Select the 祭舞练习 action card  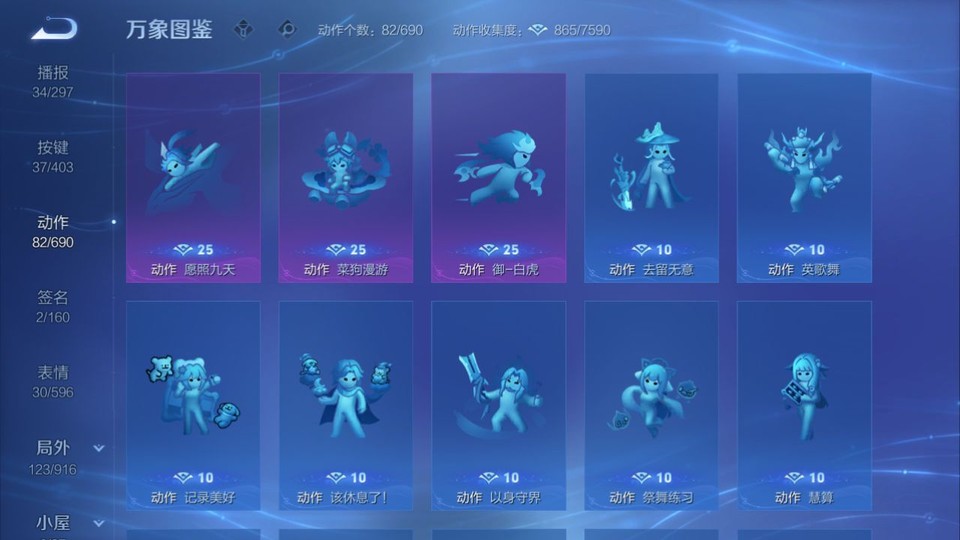coord(651,405)
